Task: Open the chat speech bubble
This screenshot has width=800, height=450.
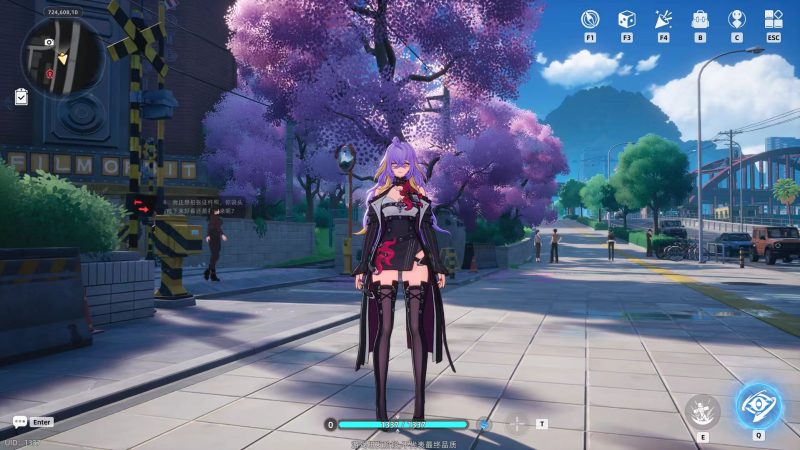Action: [x=19, y=422]
